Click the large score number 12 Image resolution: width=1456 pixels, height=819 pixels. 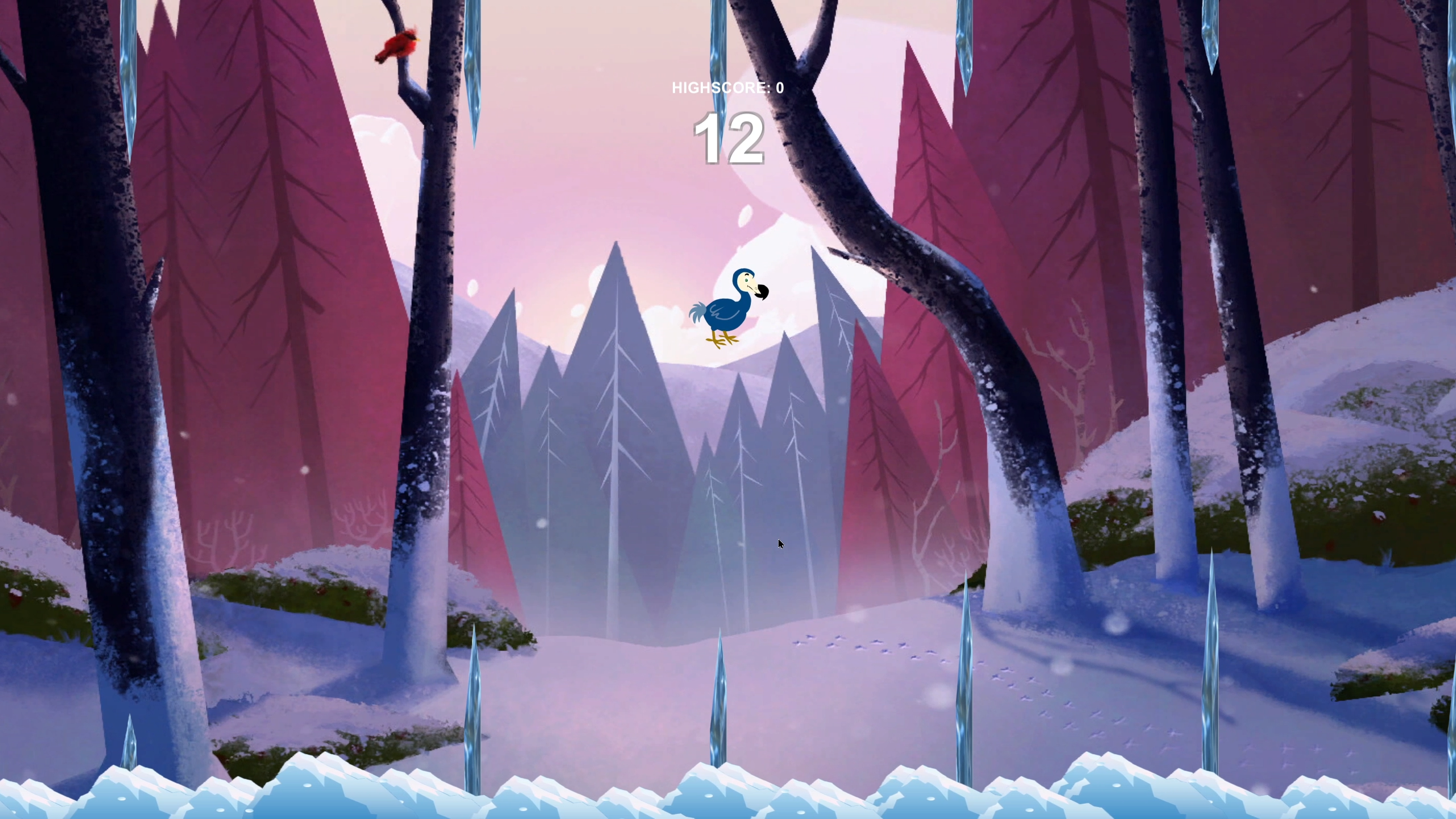(x=730, y=139)
